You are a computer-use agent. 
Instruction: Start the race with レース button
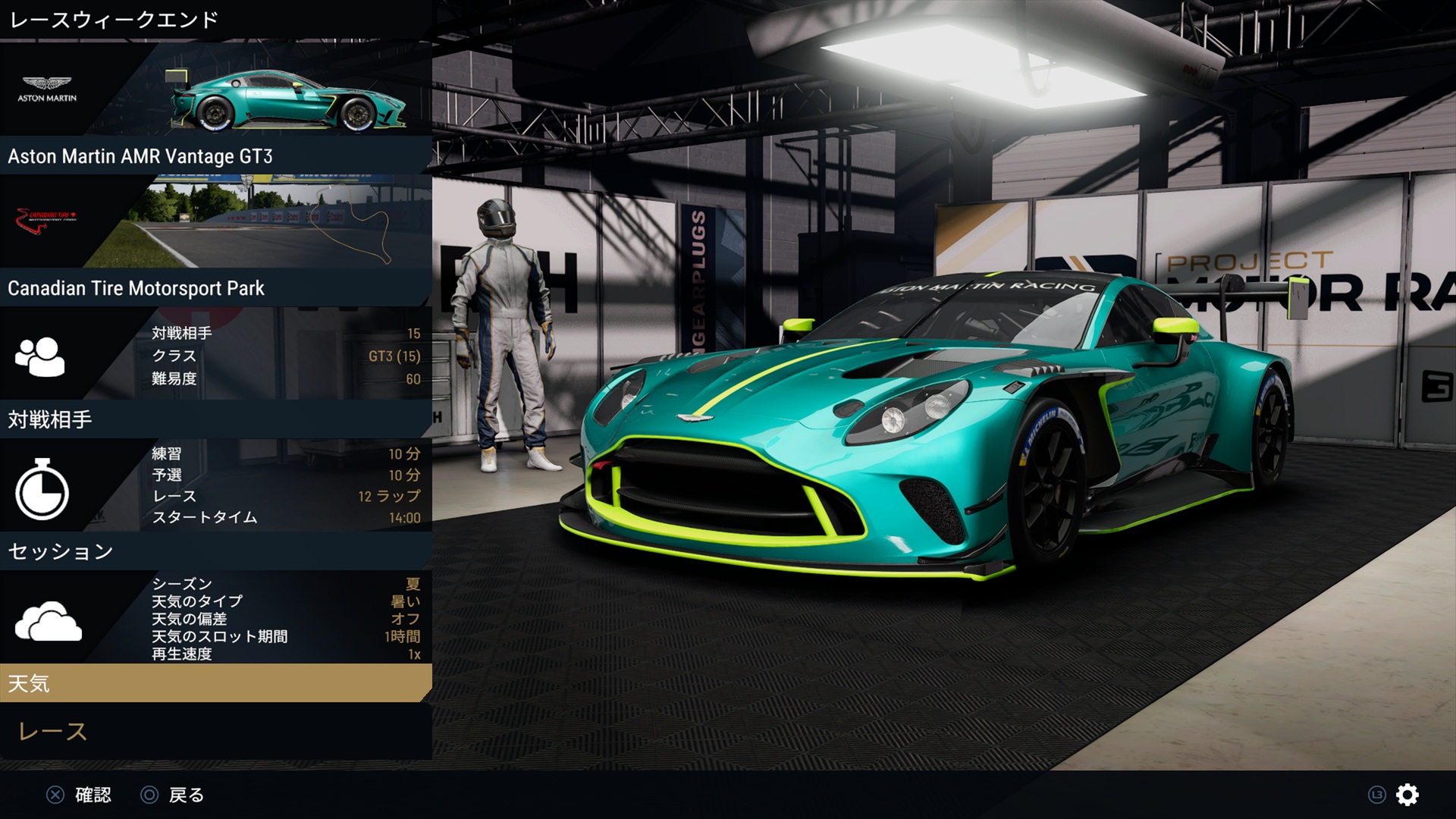tap(53, 732)
